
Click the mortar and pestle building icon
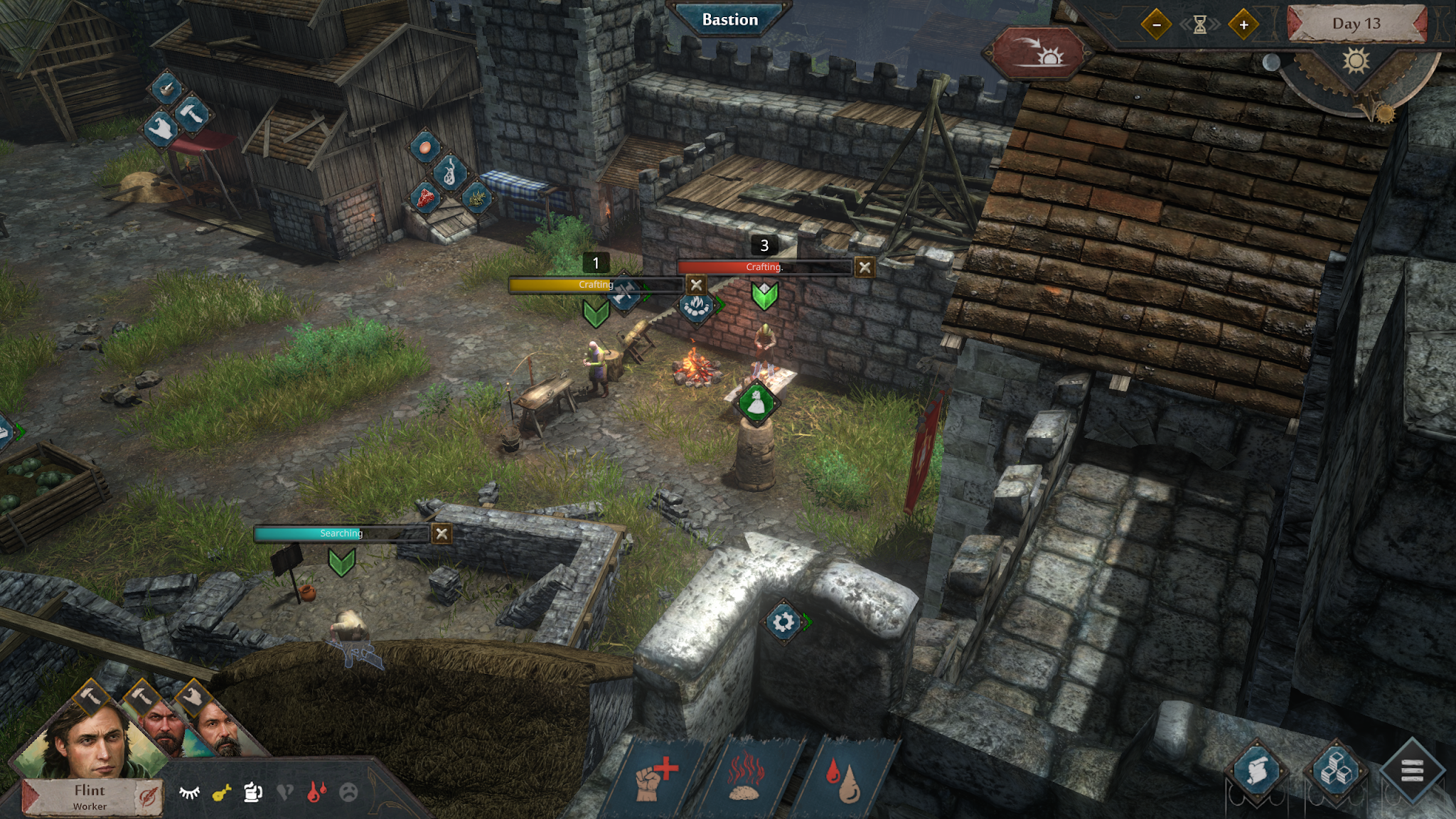tap(168, 89)
